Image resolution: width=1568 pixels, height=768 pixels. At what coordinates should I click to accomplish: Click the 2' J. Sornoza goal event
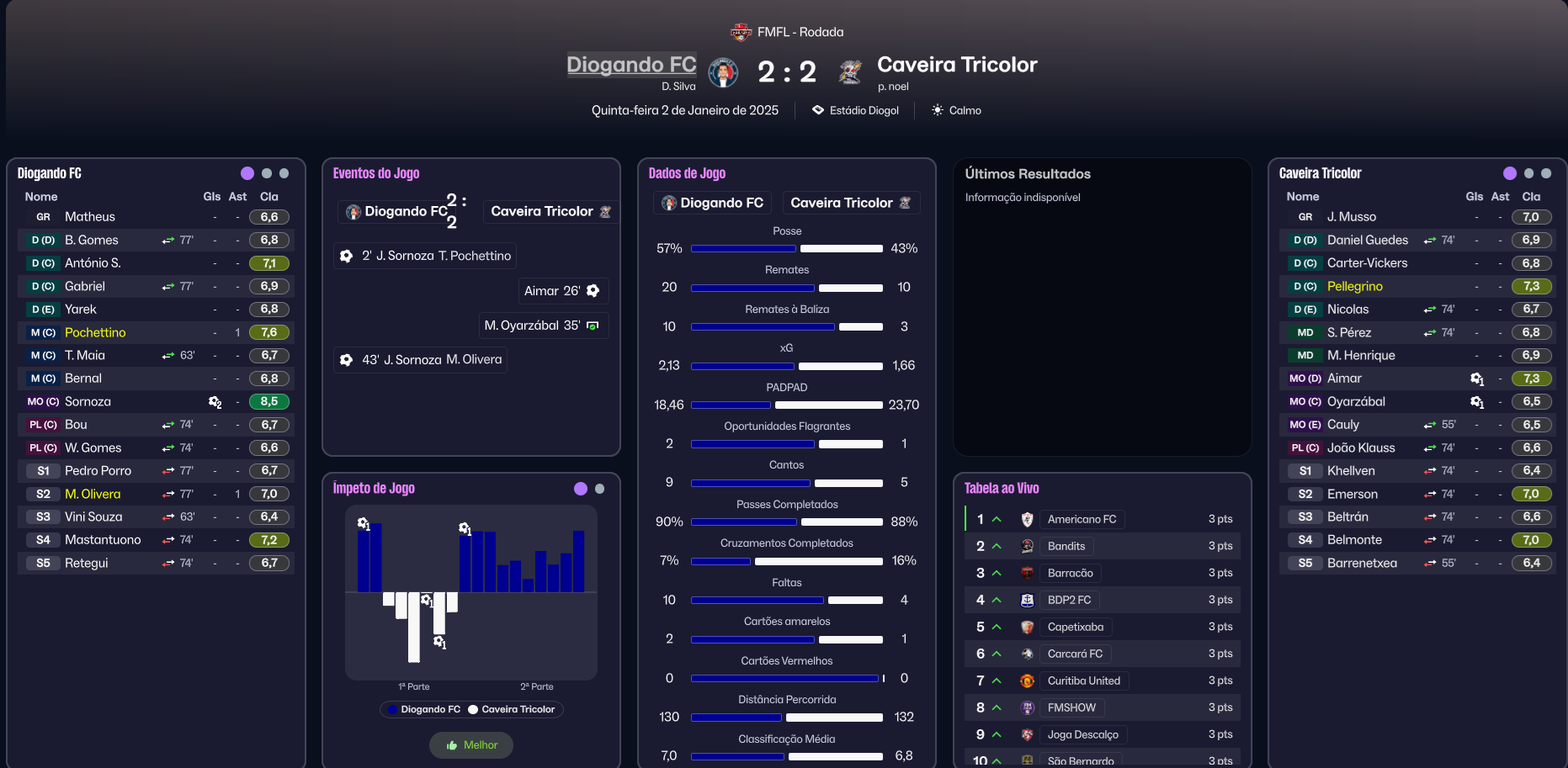(x=426, y=256)
